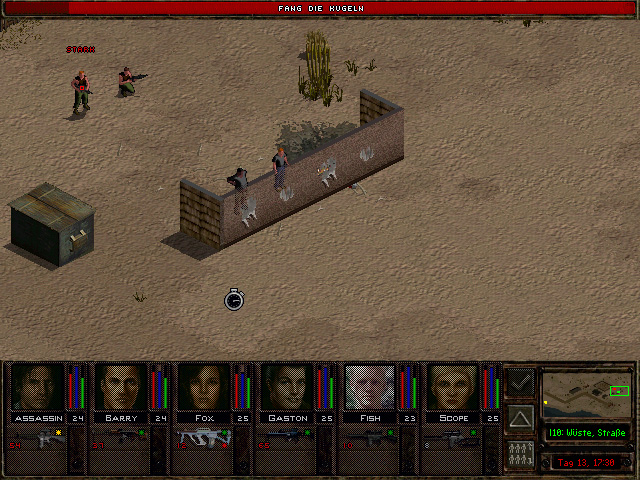Screen dimensions: 640x480
Task: Choose the mercenary Fox's portrait
Action: pyautogui.click(x=204, y=387)
